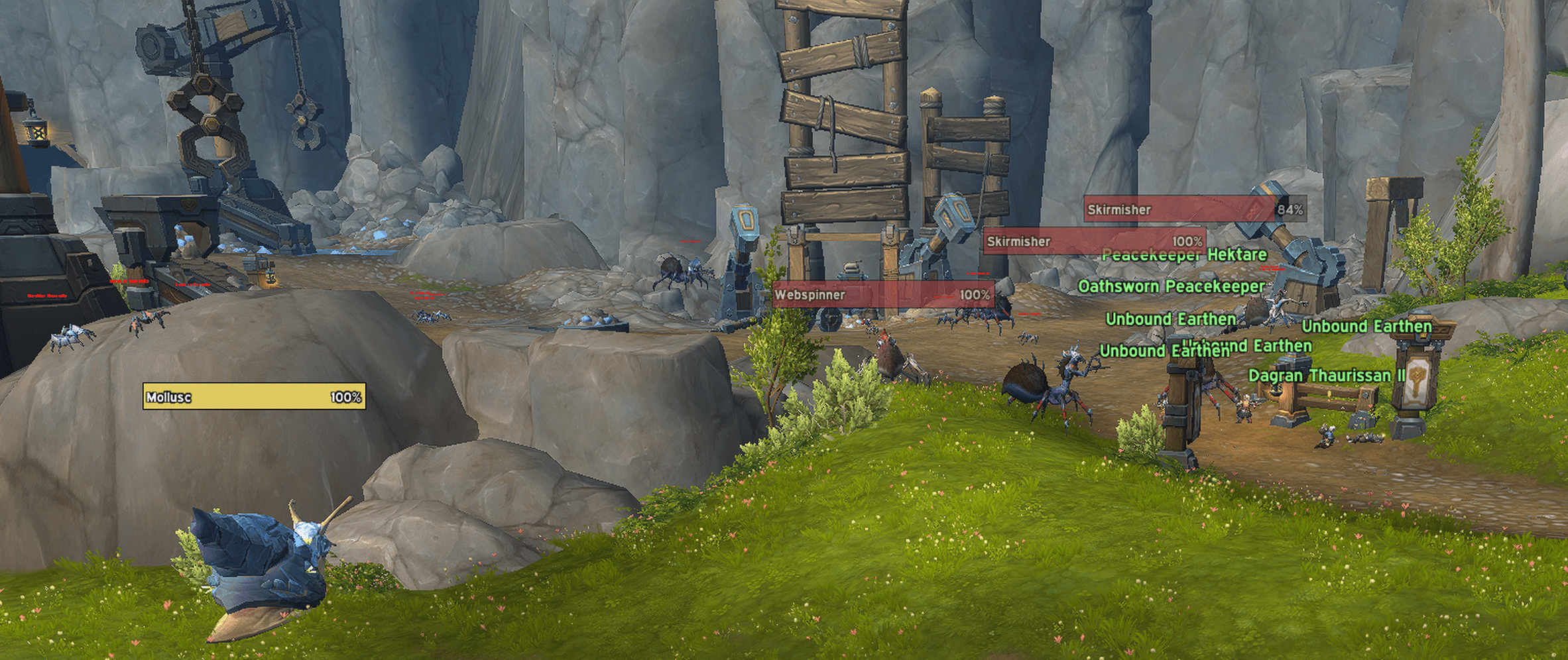
Task: Click the Webspinner red health bar
Action: tap(882, 296)
